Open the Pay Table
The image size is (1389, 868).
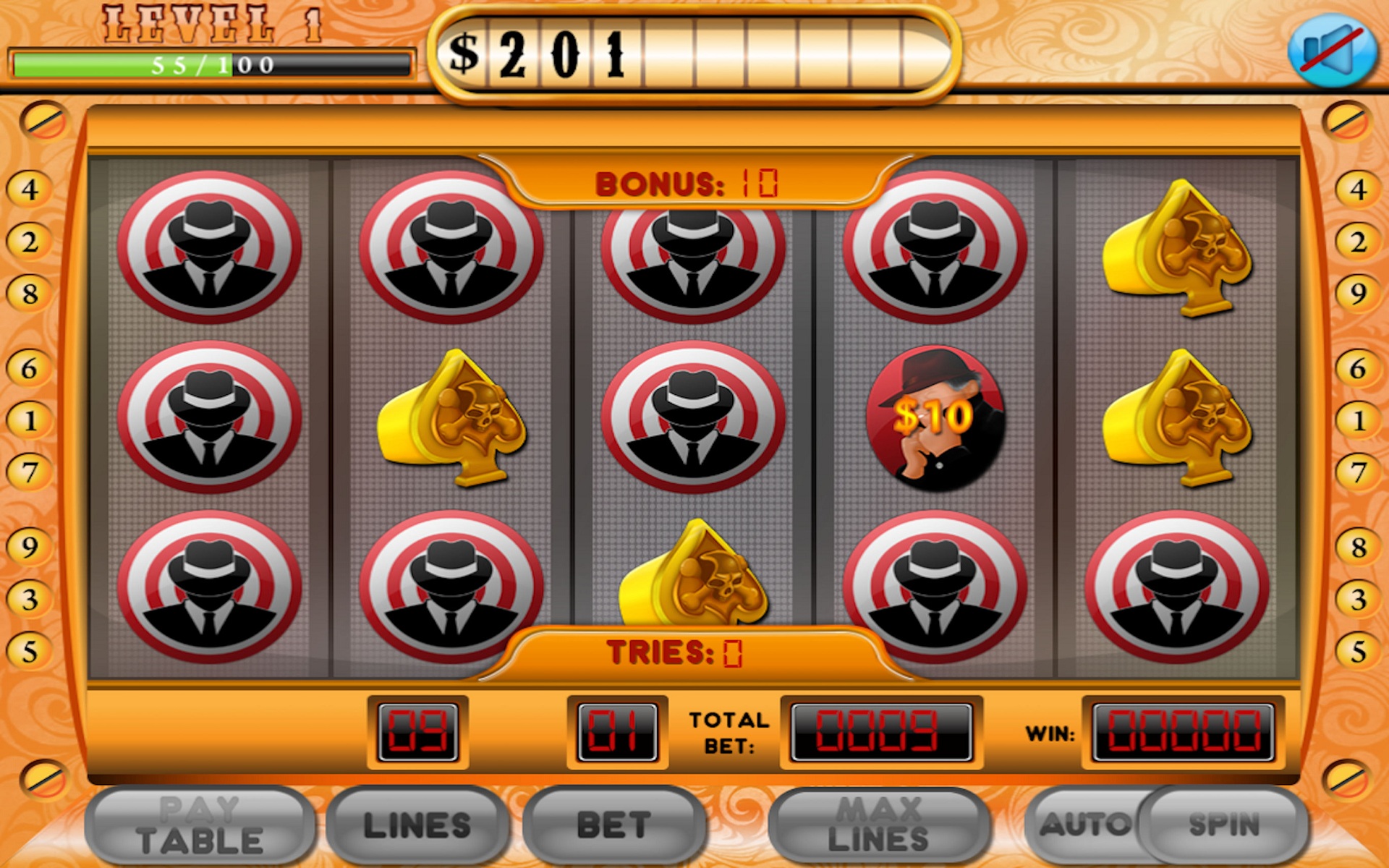pyautogui.click(x=200, y=826)
